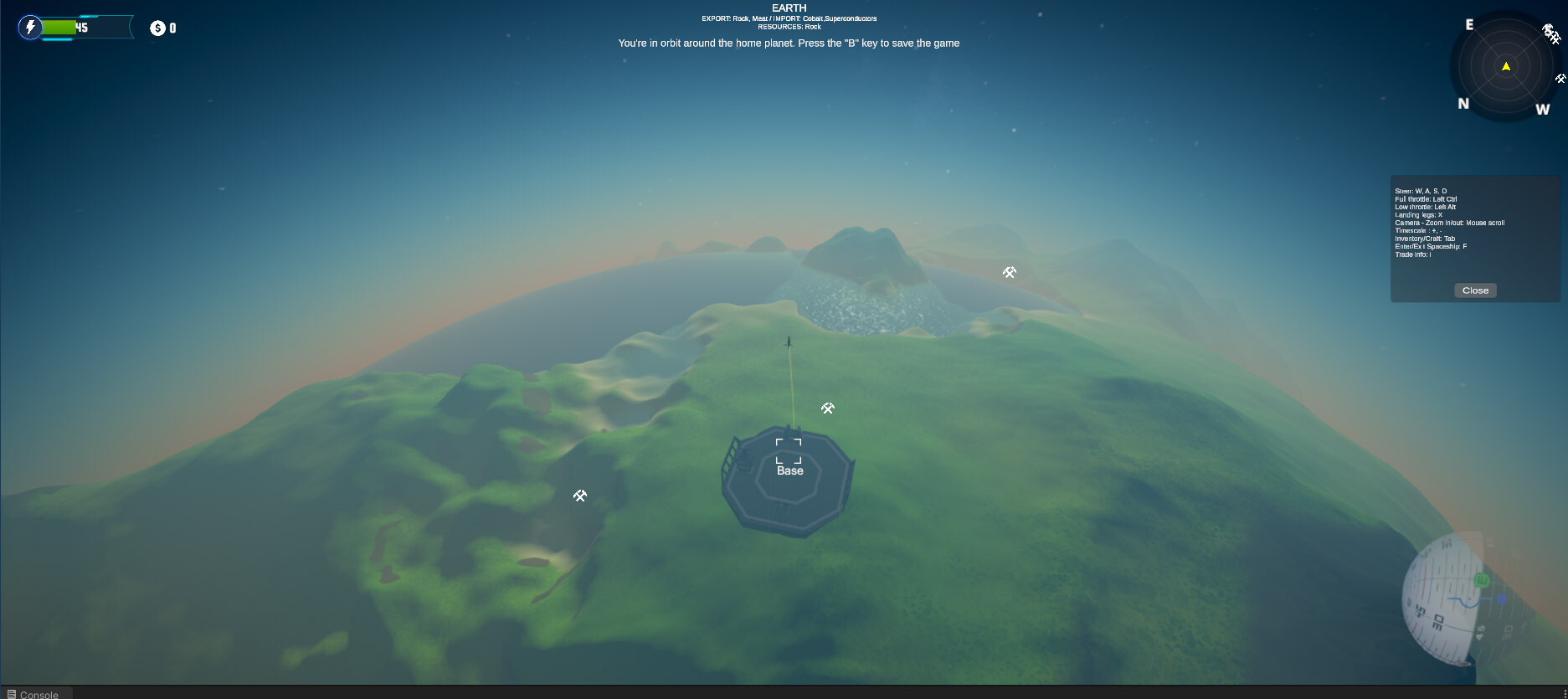
Task: Click the blue prograde dot on the navball
Action: tap(1501, 599)
